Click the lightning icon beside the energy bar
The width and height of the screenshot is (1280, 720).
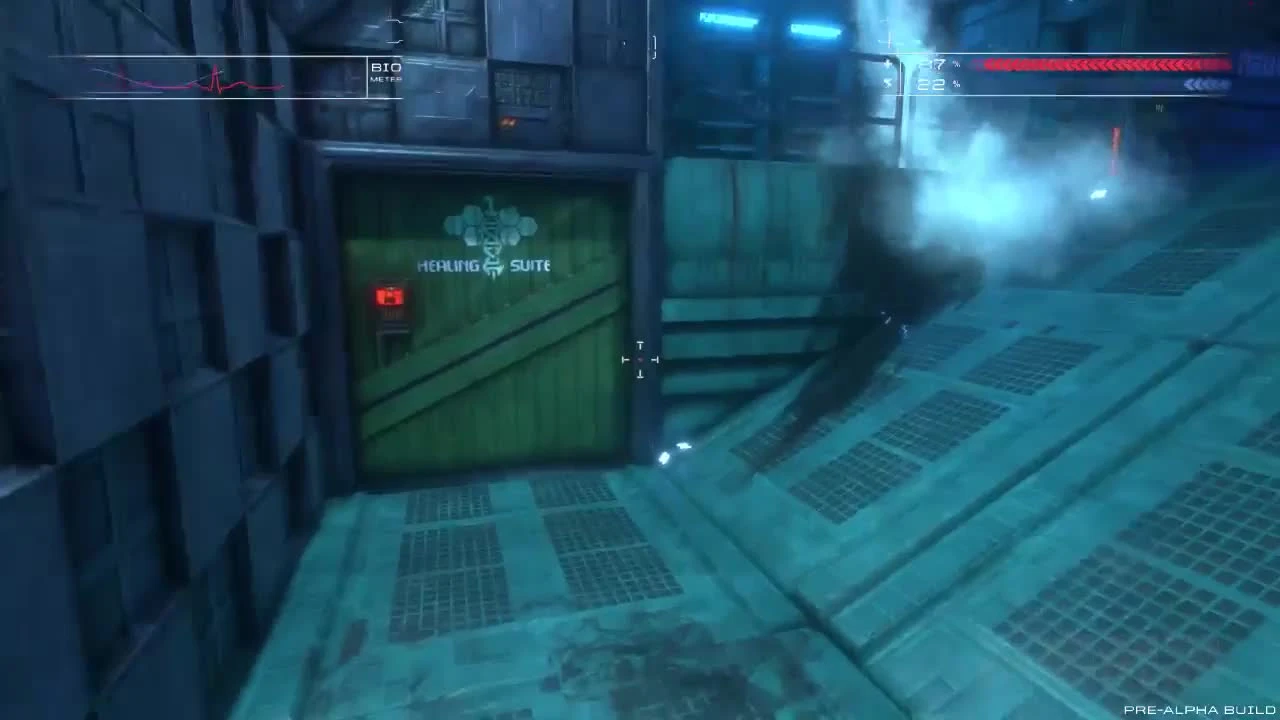pos(886,85)
